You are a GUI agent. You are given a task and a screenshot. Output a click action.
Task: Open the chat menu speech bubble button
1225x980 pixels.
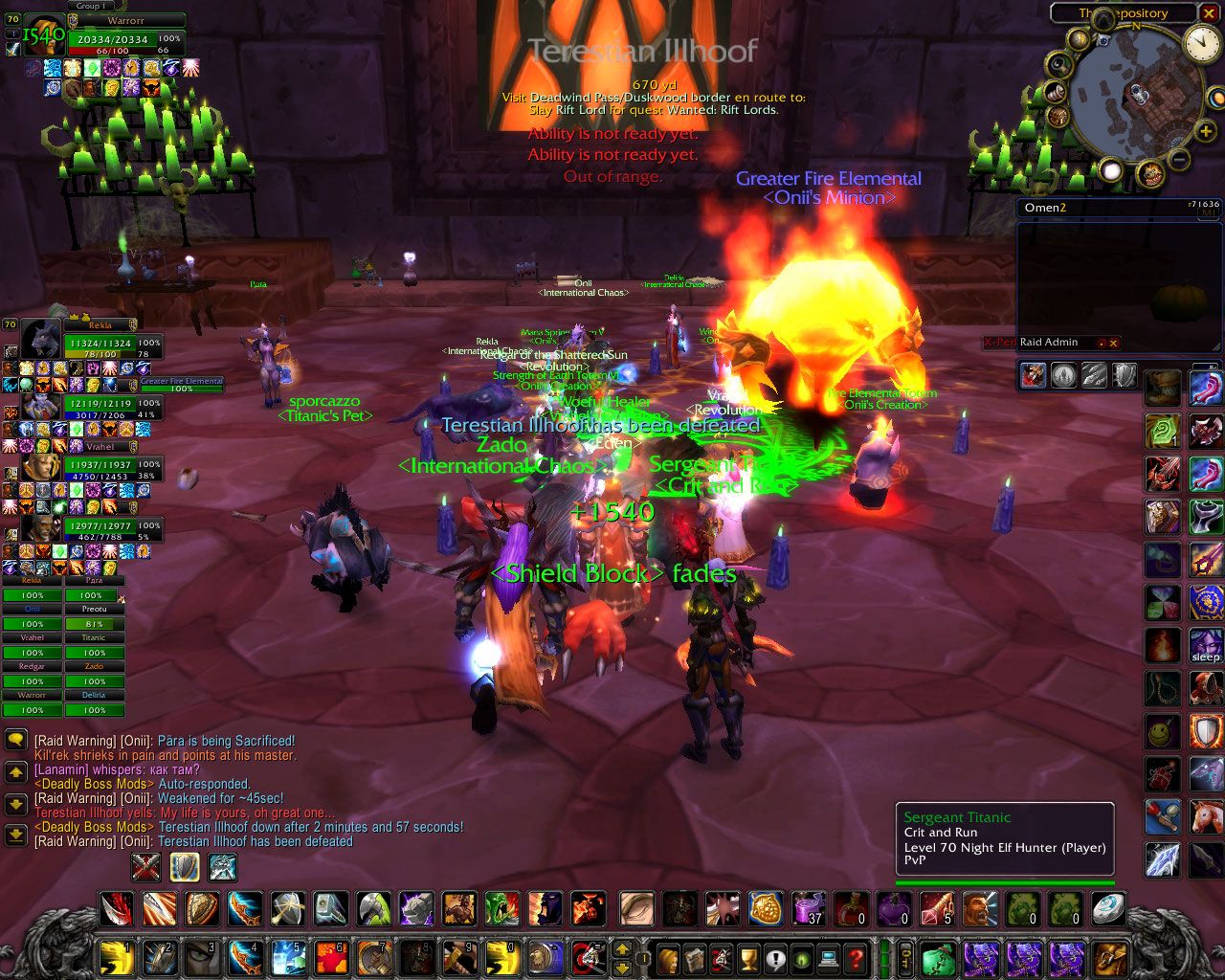(x=15, y=740)
